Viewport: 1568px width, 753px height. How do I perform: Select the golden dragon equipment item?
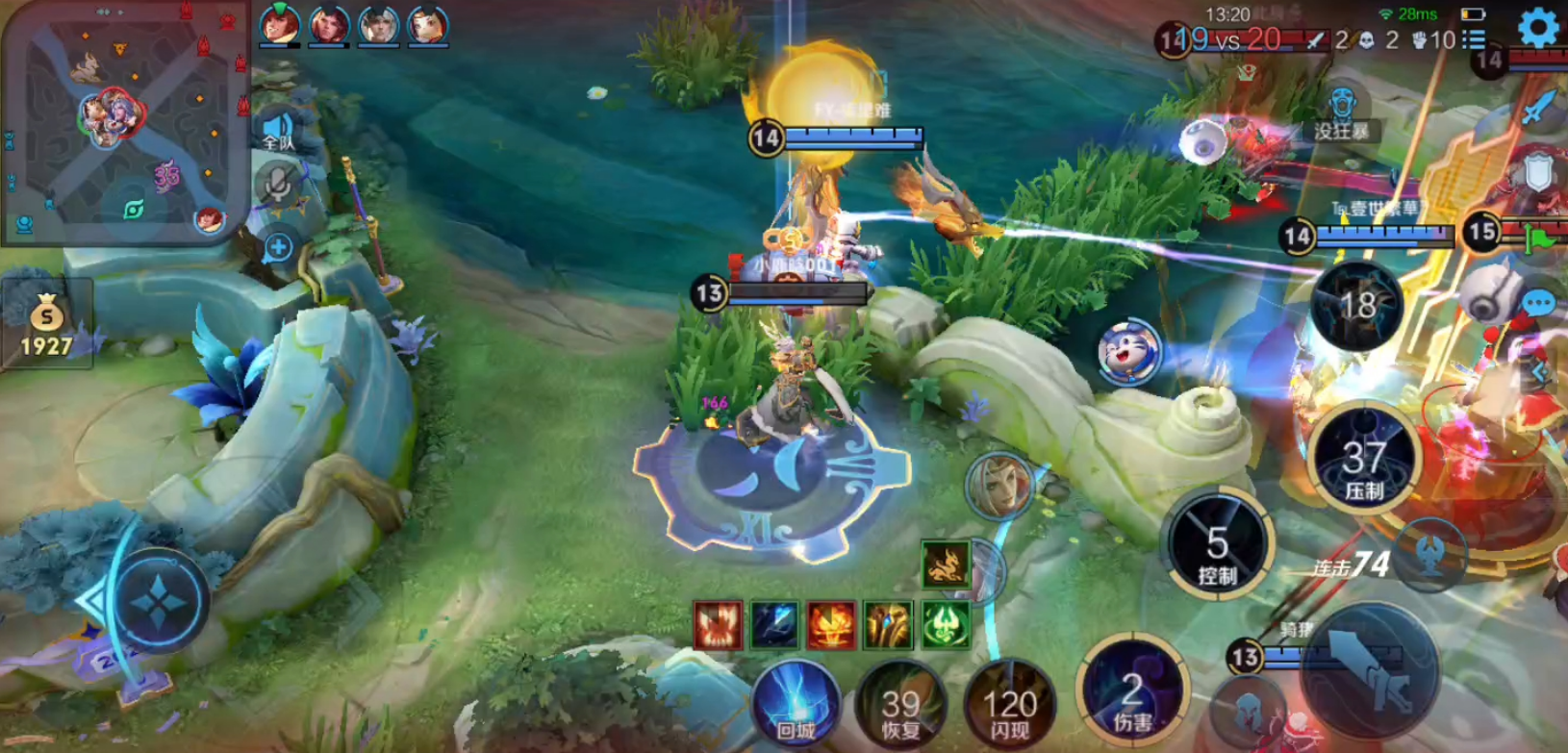coord(945,564)
